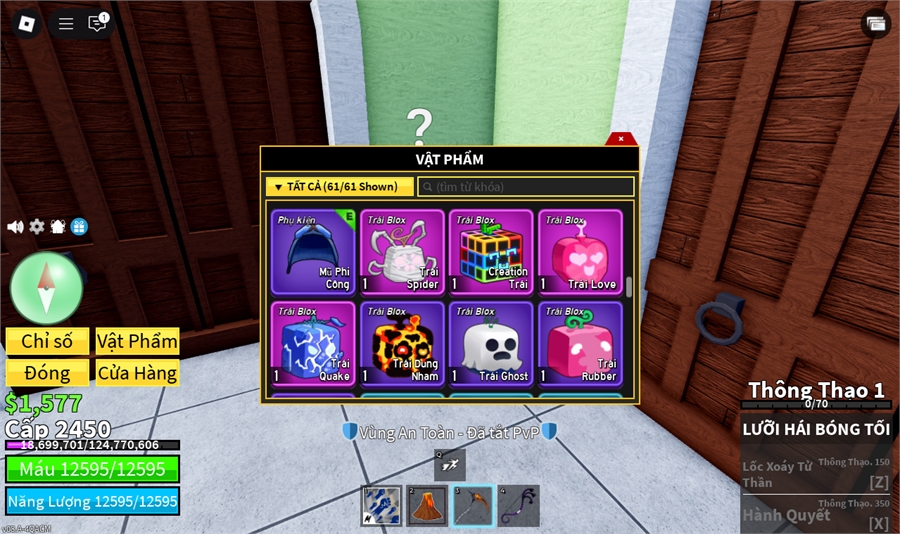Click the yellow Vật Phẩm button
The width and height of the screenshot is (900, 534).
coord(137,341)
